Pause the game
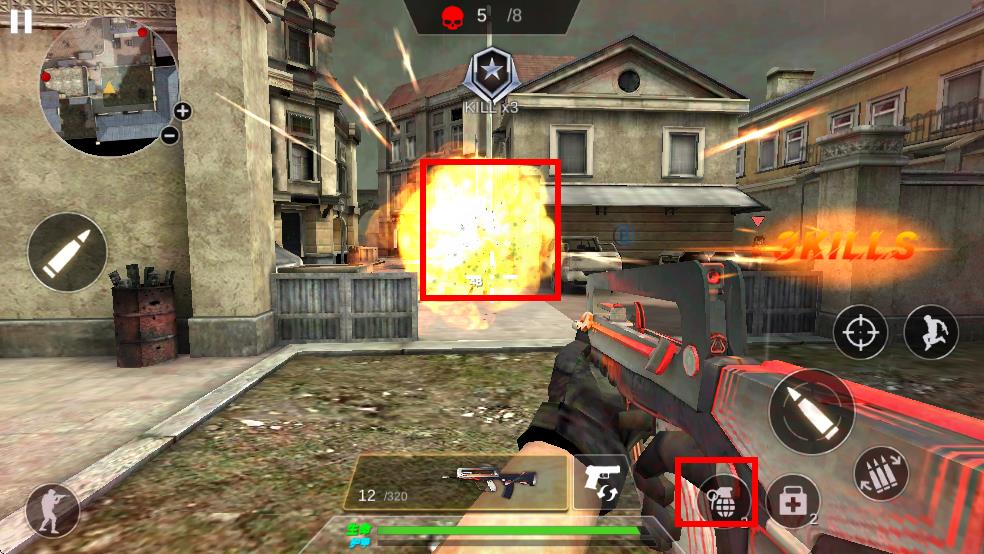This screenshot has height=554, width=984. click(x=20, y=22)
